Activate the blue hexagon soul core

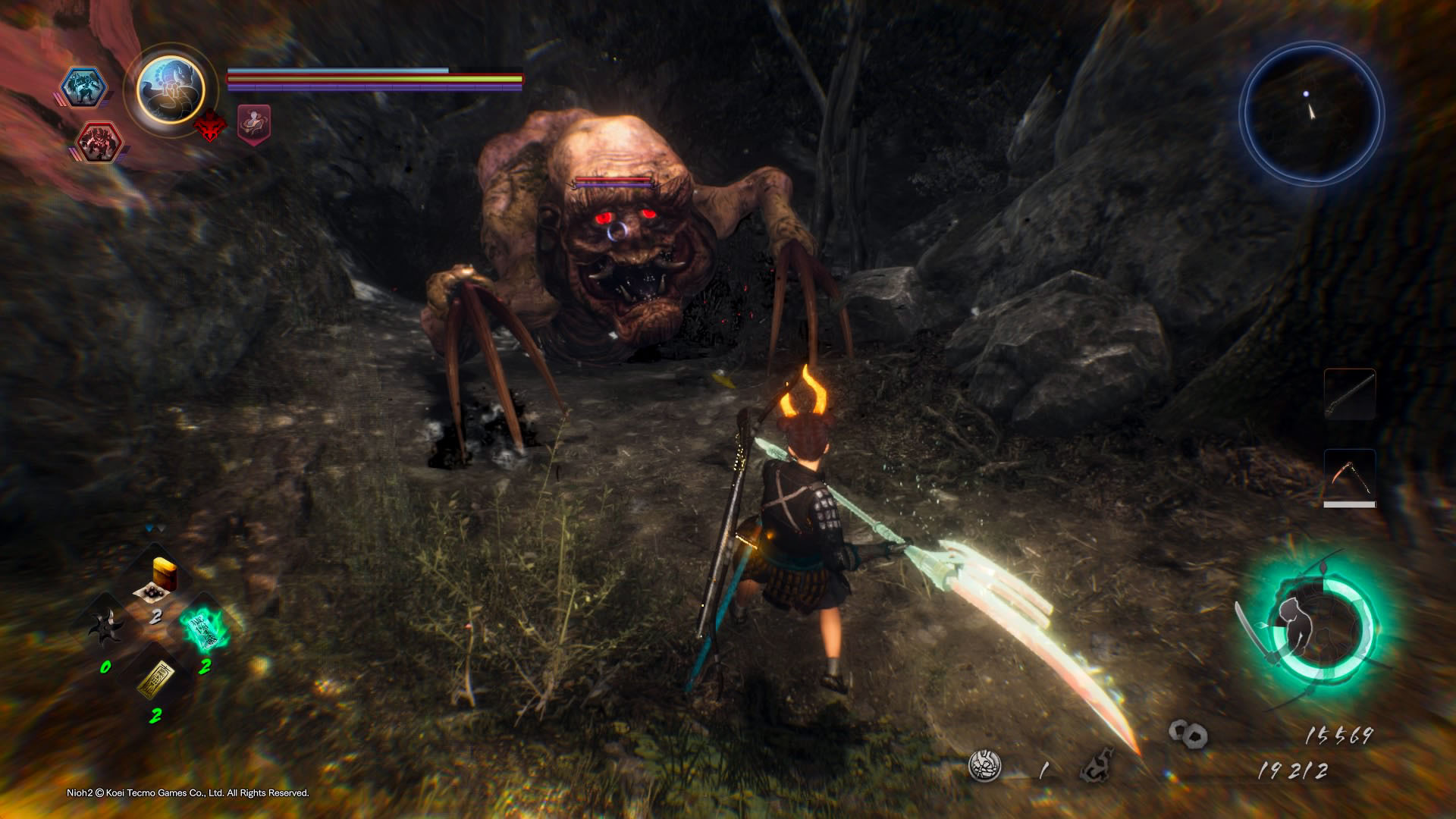pyautogui.click(x=82, y=86)
